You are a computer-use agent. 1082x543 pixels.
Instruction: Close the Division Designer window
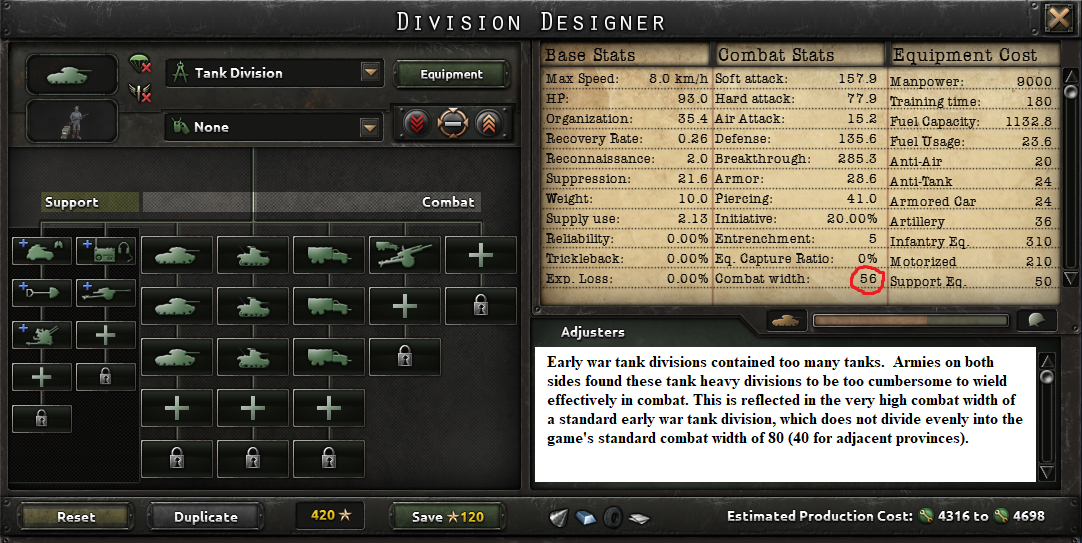pyautogui.click(x=1057, y=19)
